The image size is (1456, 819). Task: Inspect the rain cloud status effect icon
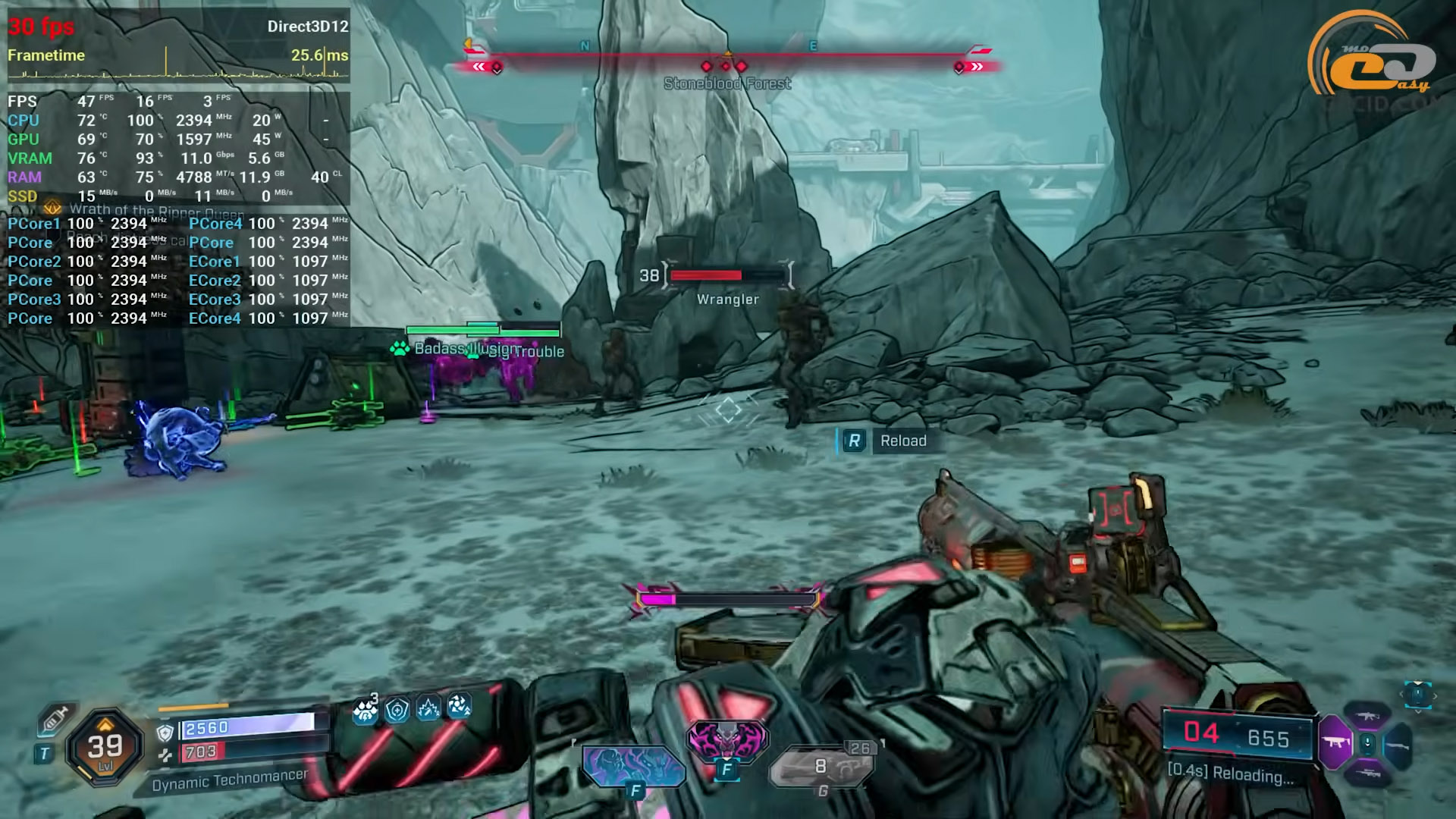[366, 710]
